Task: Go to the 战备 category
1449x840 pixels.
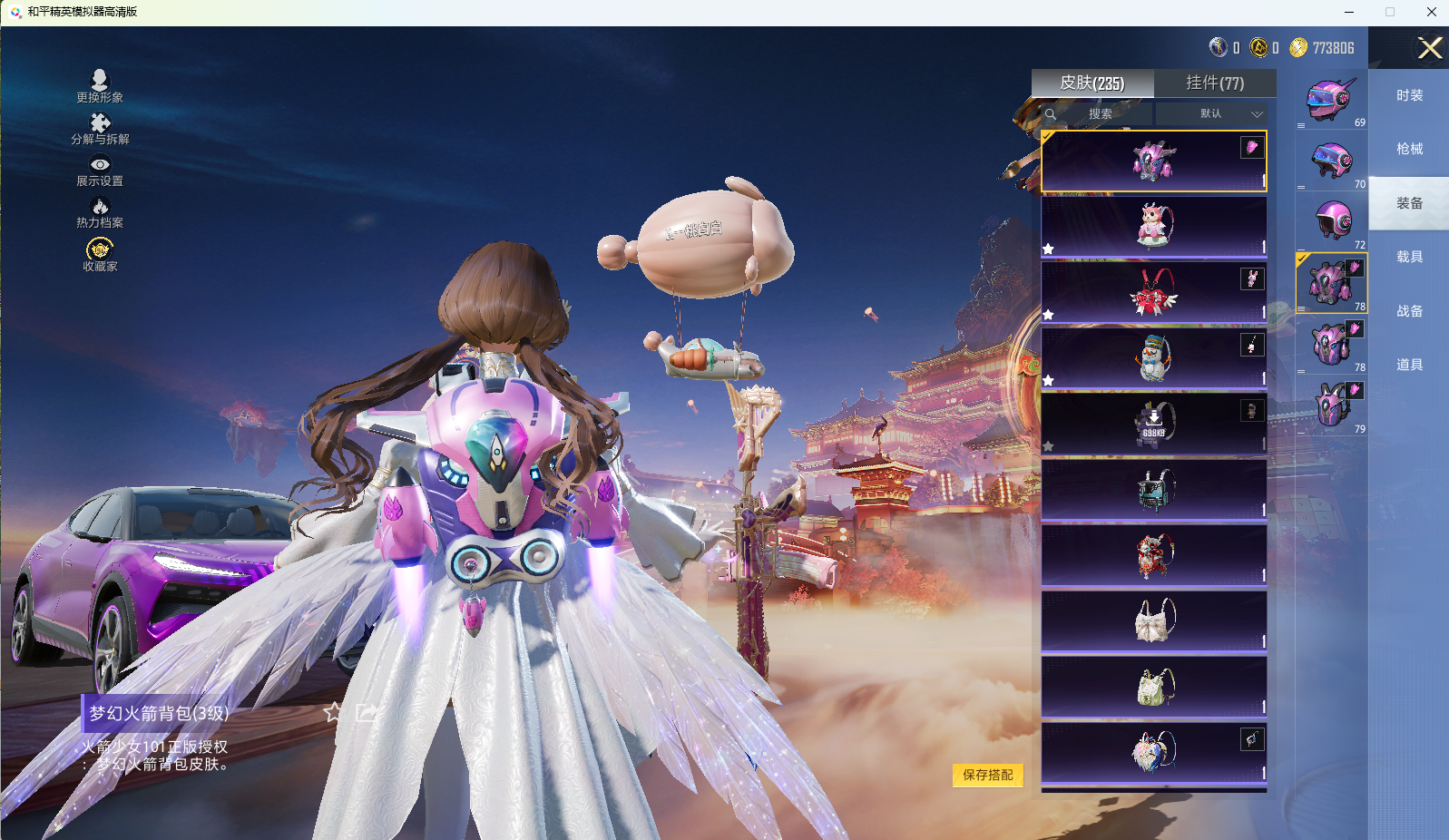Action: 1409,311
